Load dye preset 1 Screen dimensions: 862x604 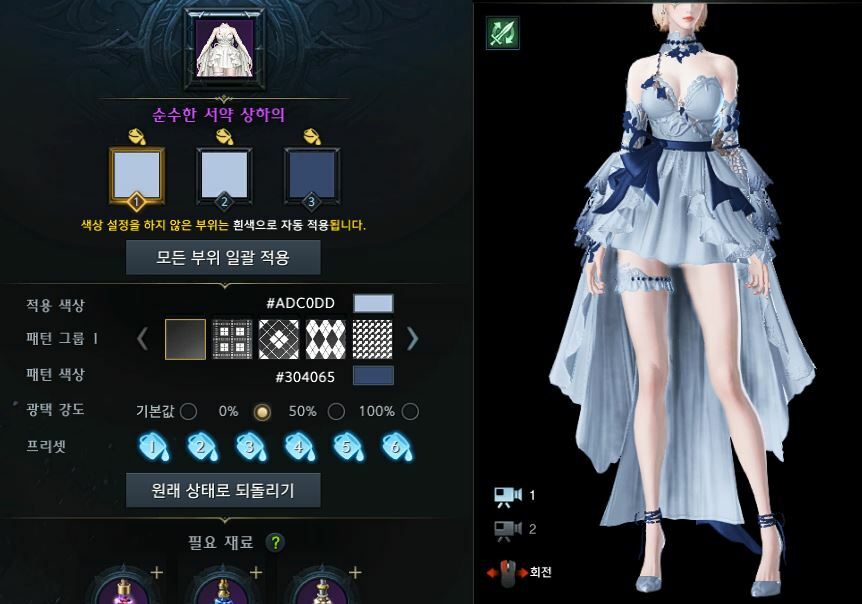[153, 447]
